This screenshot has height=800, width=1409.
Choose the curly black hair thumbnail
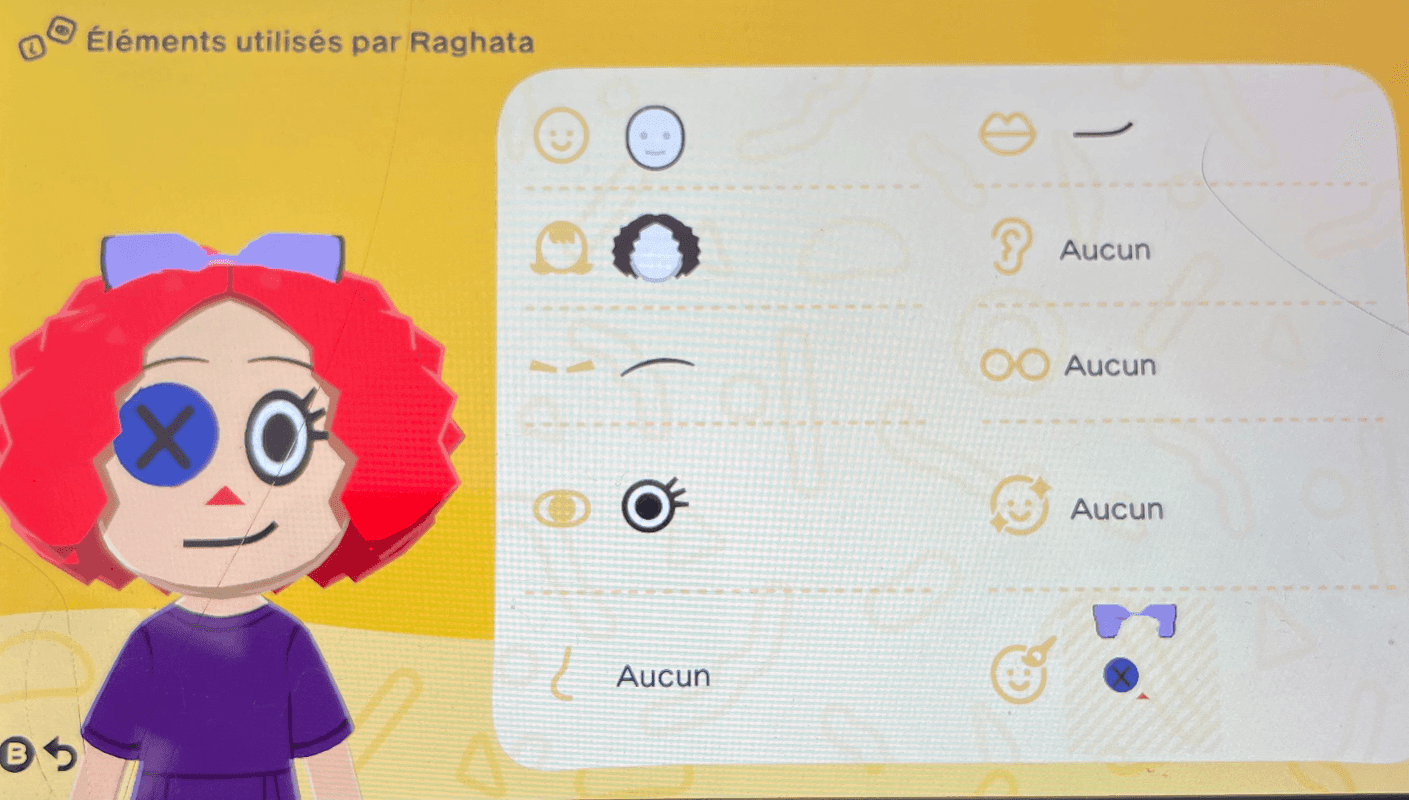point(655,250)
